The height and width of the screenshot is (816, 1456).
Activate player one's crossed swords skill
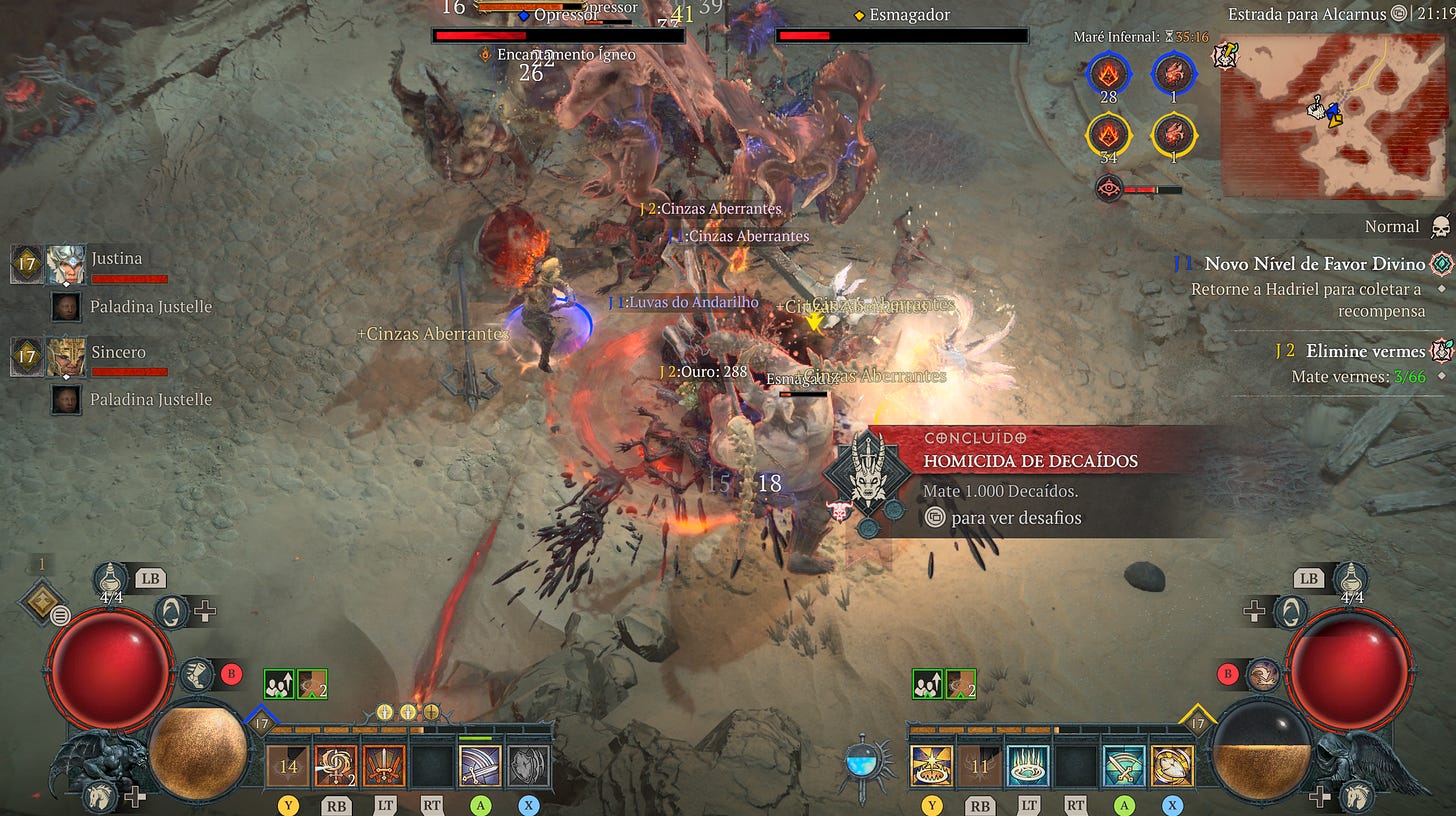(384, 766)
